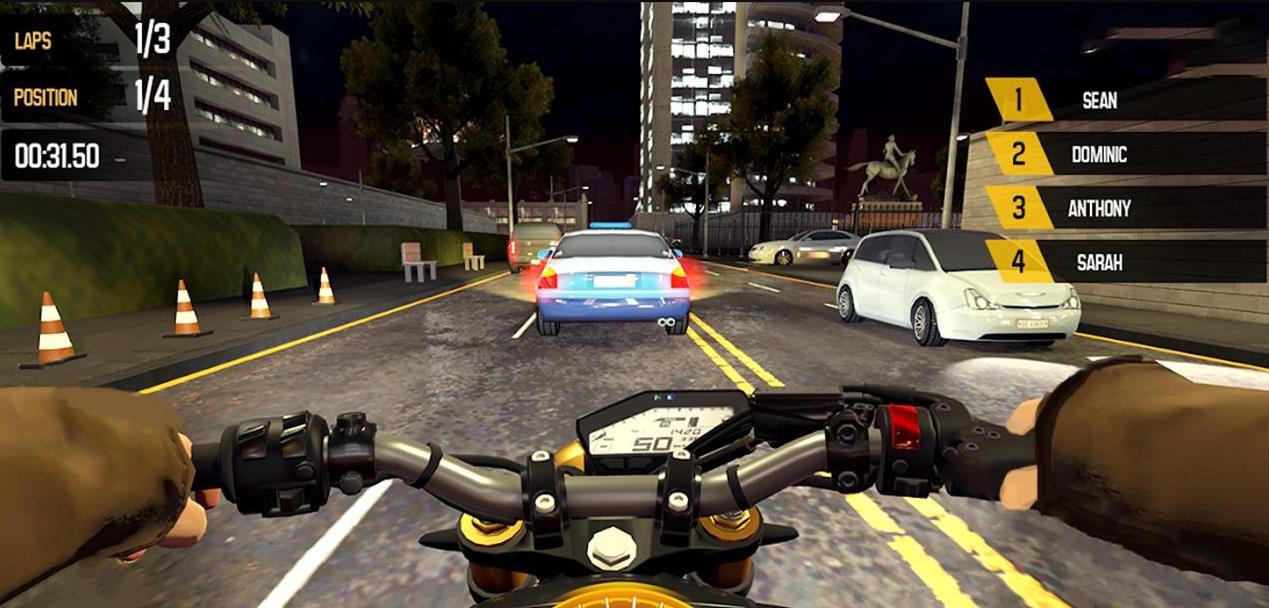This screenshot has height=608, width=1269.
Task: Select Sarah's fourth-place row
Action: [1100, 262]
